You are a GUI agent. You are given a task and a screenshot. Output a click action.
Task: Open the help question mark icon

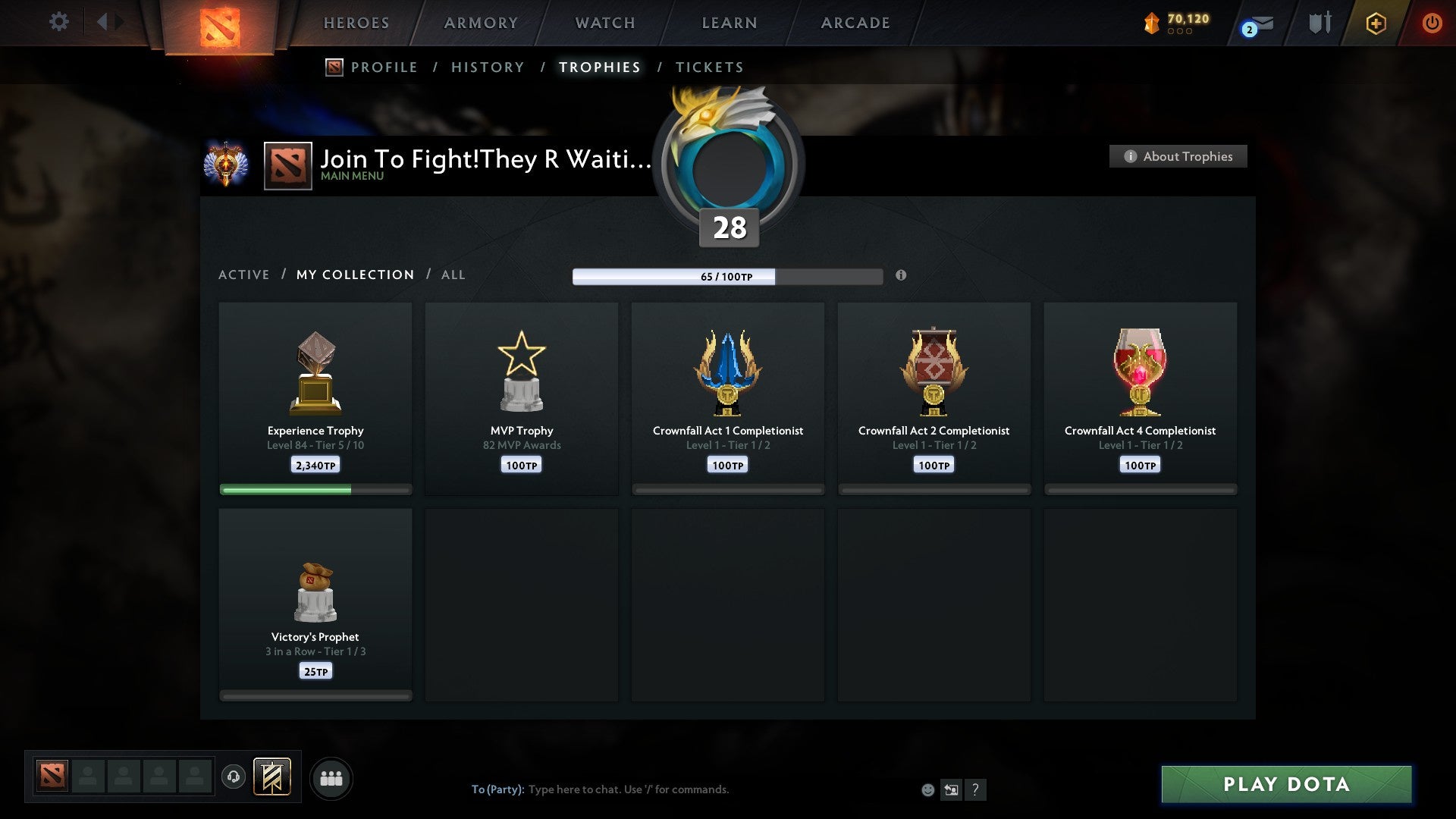[976, 789]
